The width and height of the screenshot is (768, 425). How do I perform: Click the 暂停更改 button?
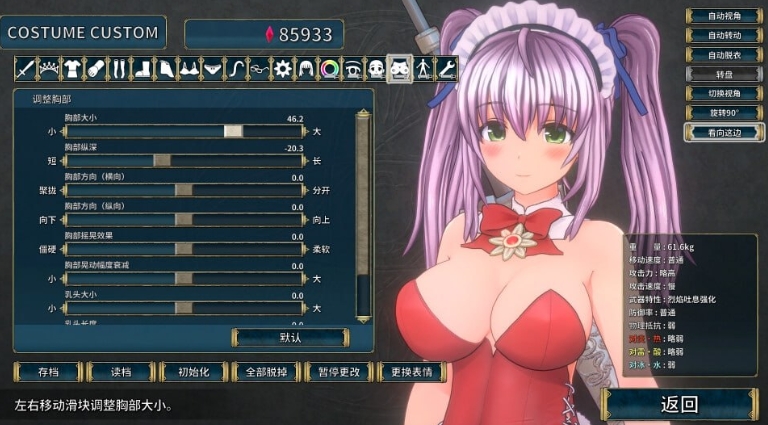tap(340, 371)
